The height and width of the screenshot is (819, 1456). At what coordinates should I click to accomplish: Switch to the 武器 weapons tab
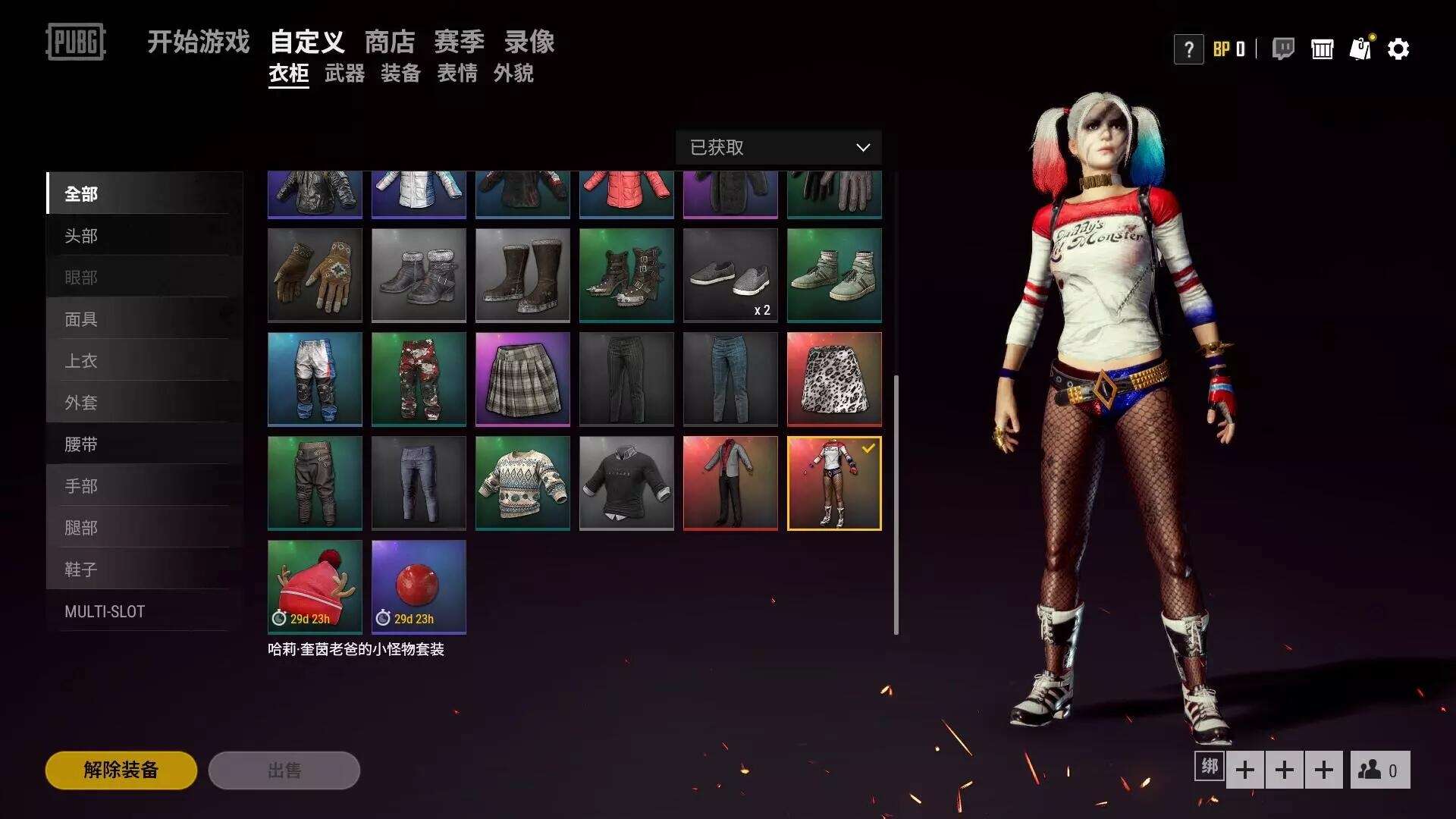coord(344,74)
